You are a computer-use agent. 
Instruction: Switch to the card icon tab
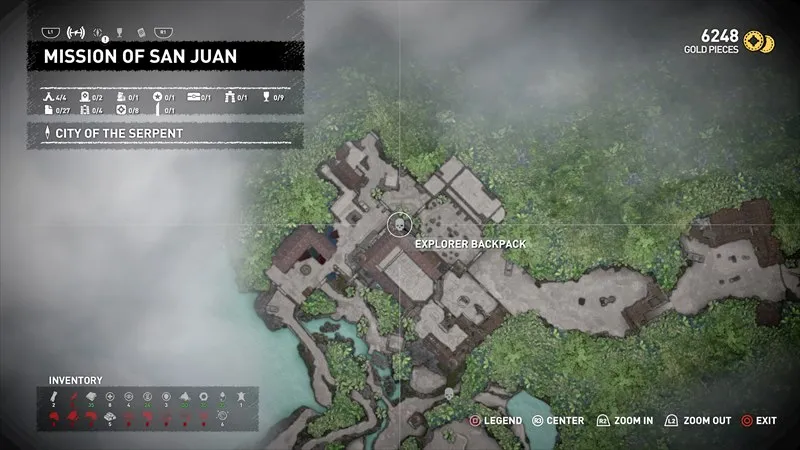tap(139, 32)
